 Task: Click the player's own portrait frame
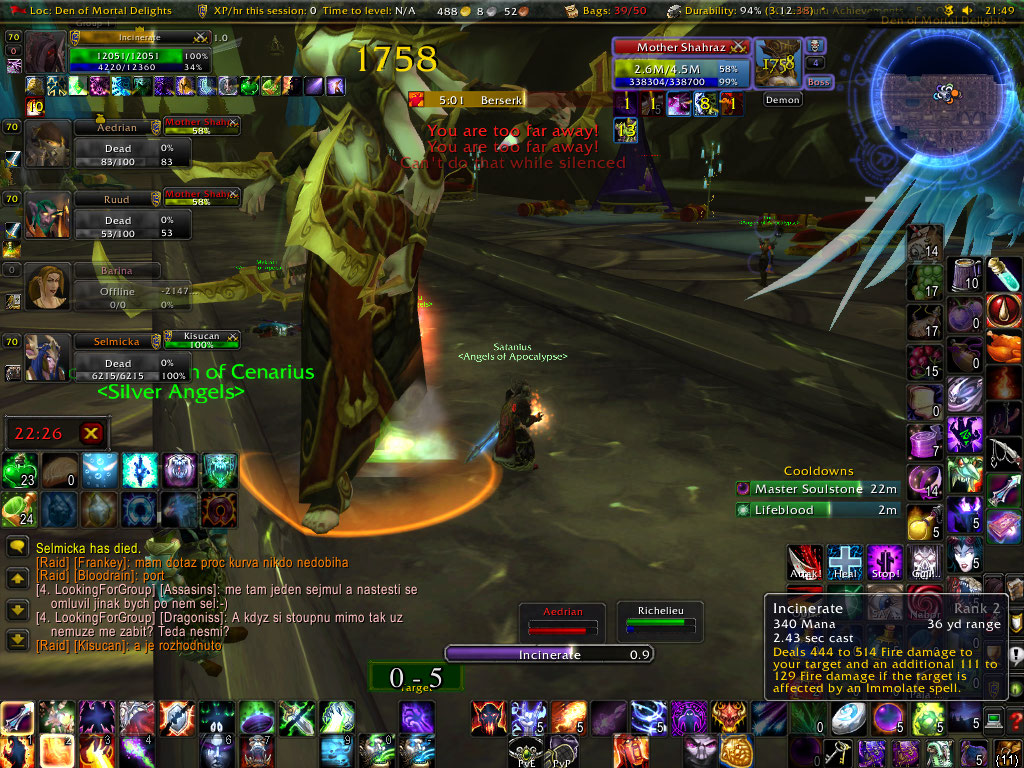click(x=45, y=52)
